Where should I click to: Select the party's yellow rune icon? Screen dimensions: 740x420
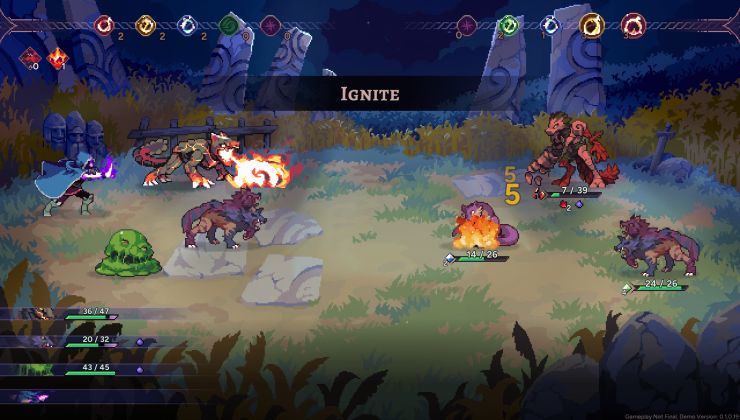point(146,25)
